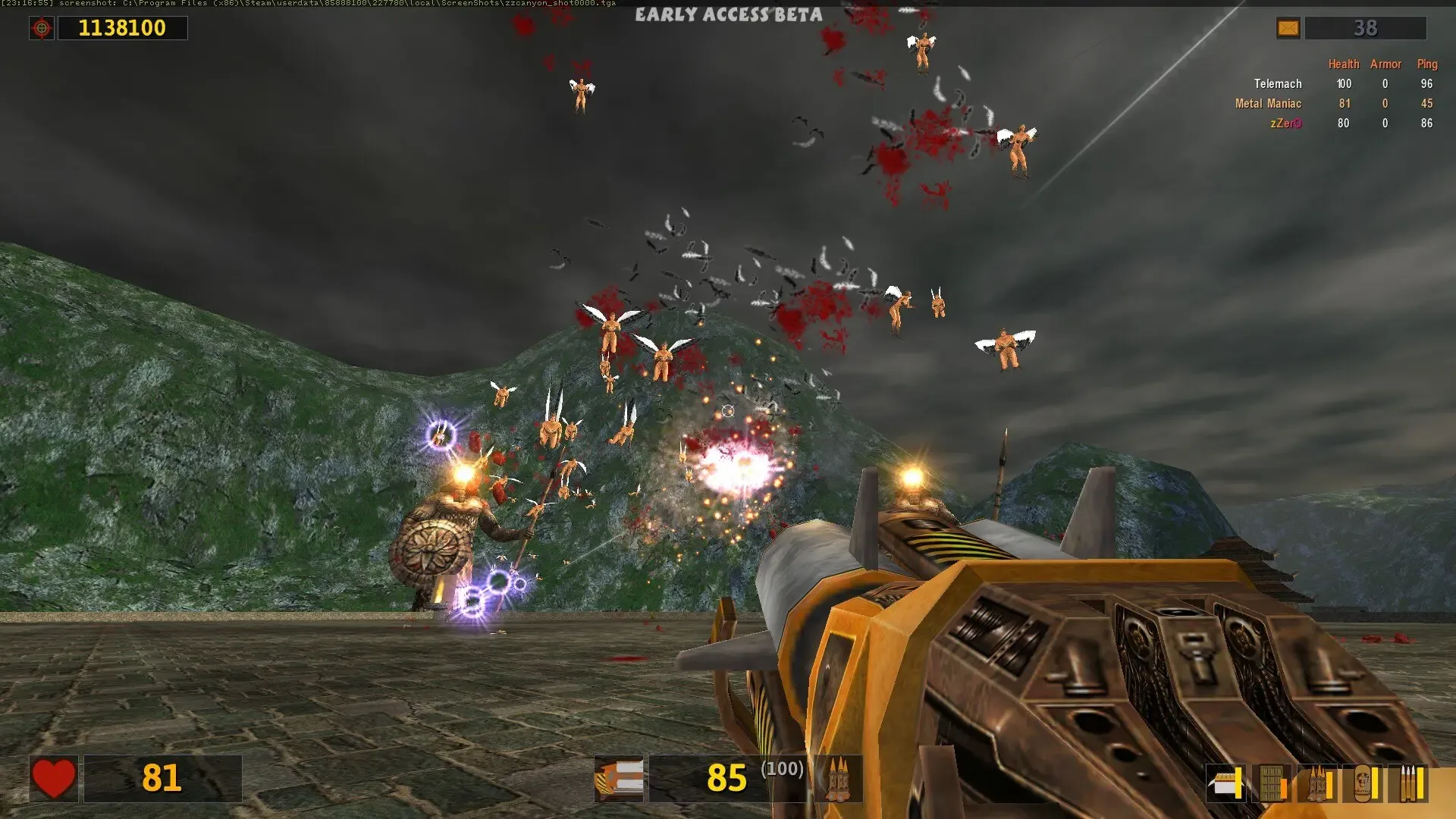Select the EARLY ACCESS BETA banner
The height and width of the screenshot is (819, 1456).
click(x=729, y=14)
